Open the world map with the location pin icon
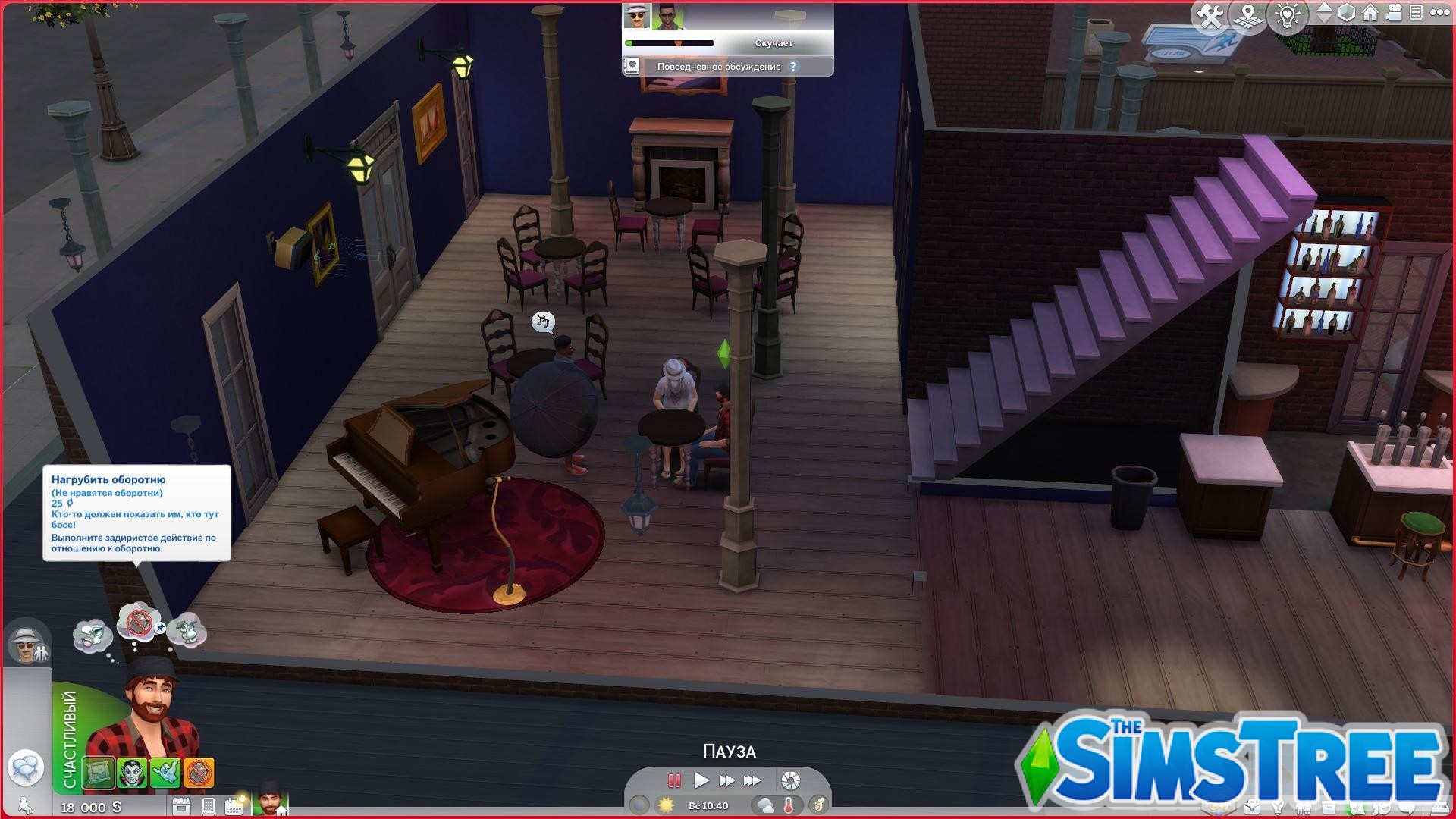 pos(1247,13)
